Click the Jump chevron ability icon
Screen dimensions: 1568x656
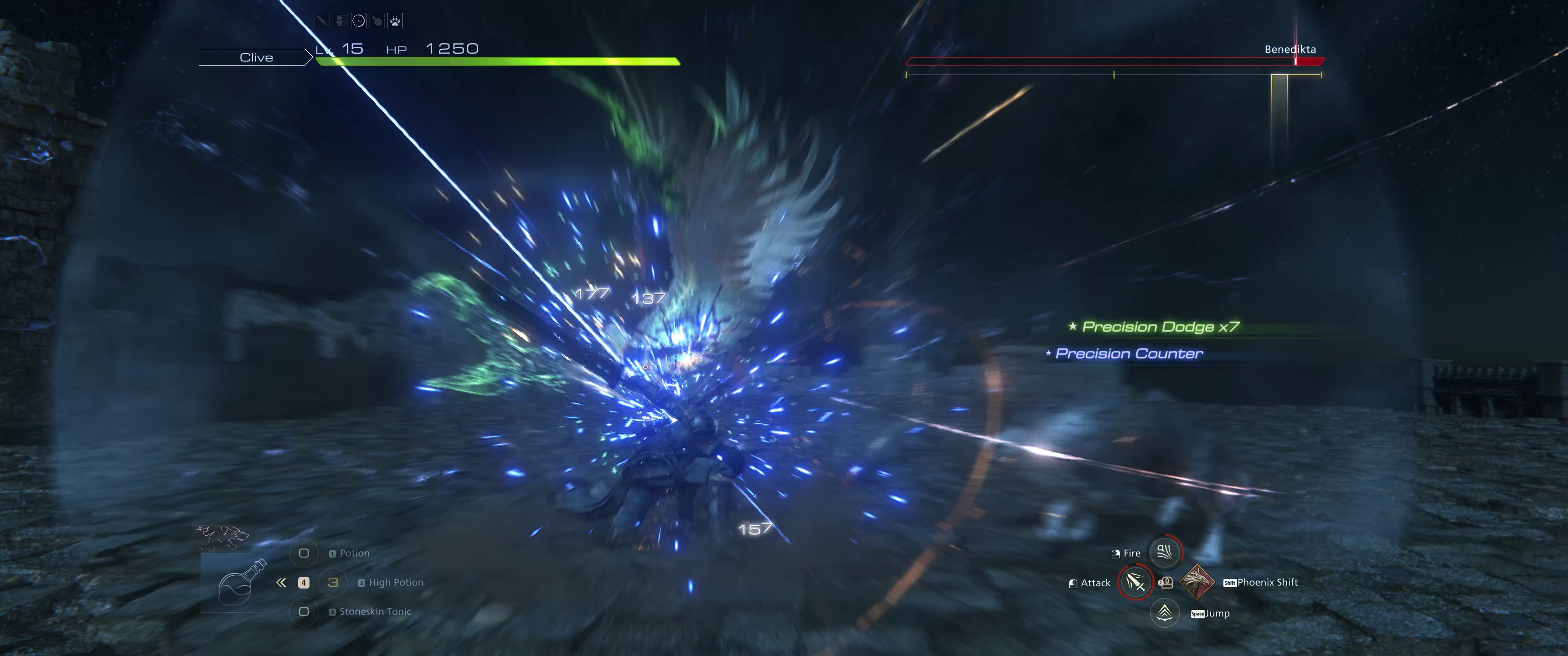click(1165, 613)
